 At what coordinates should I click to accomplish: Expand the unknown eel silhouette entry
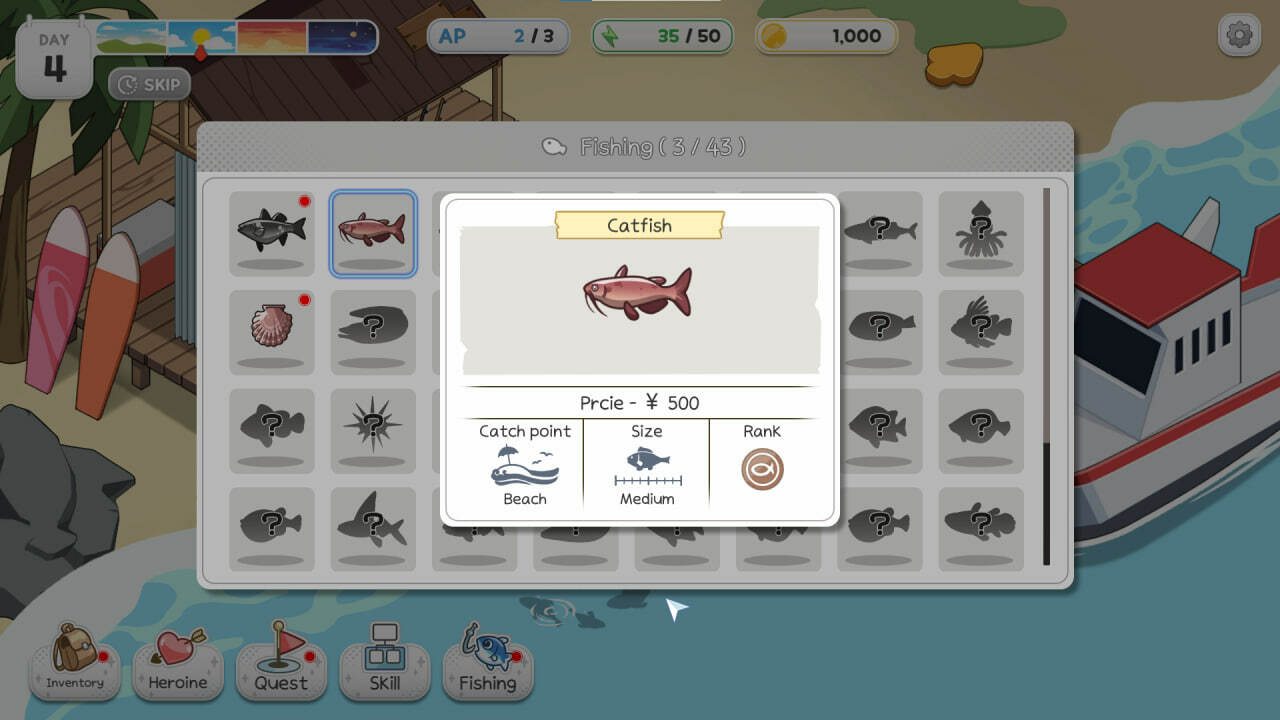click(372, 332)
